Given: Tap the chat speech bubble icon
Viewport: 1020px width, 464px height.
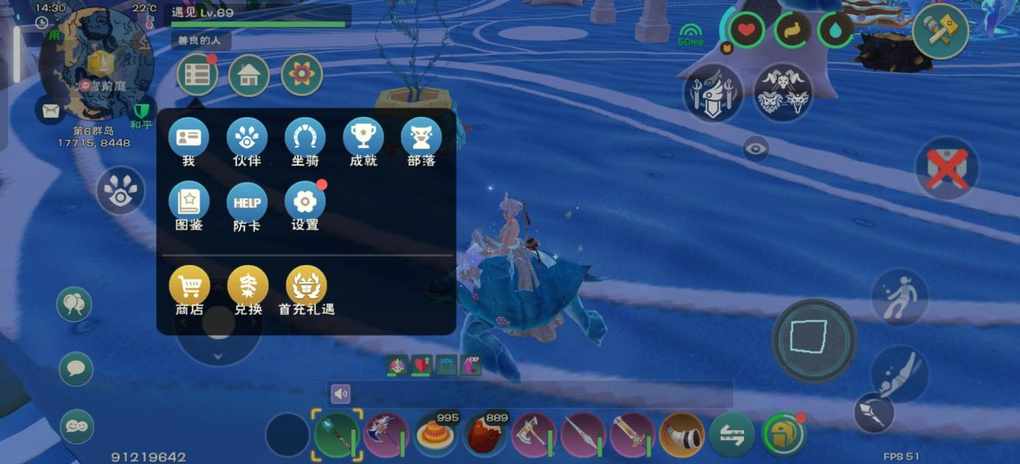Looking at the screenshot, I should point(76,368).
